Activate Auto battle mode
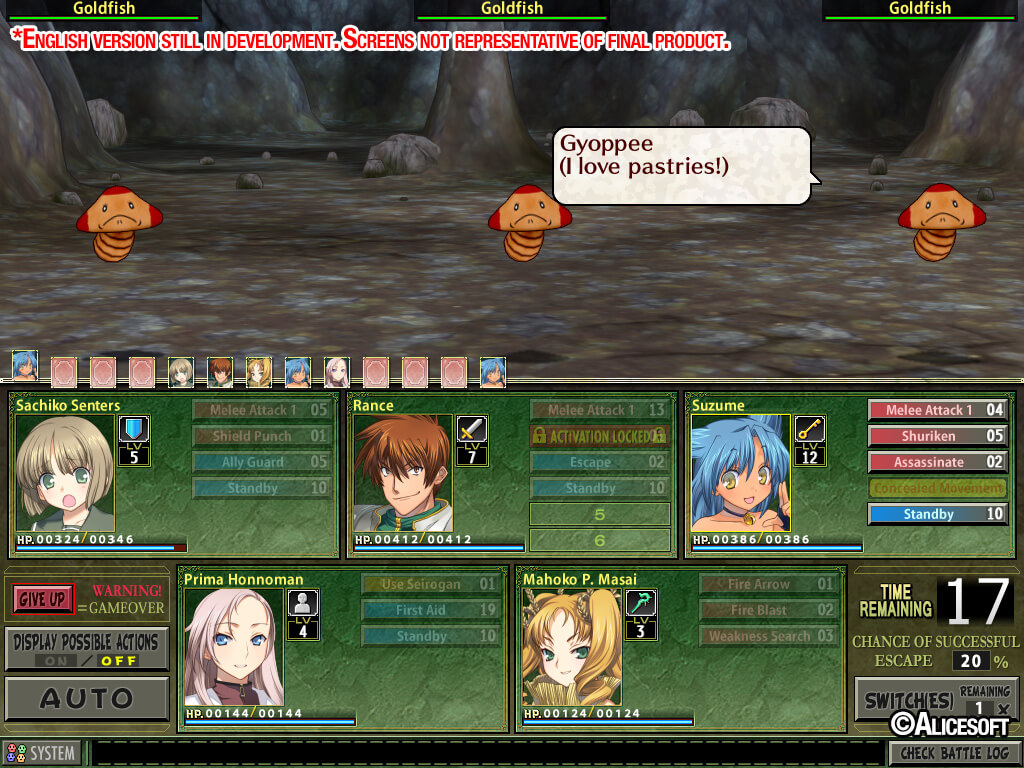This screenshot has width=1024, height=768. pyautogui.click(x=86, y=698)
